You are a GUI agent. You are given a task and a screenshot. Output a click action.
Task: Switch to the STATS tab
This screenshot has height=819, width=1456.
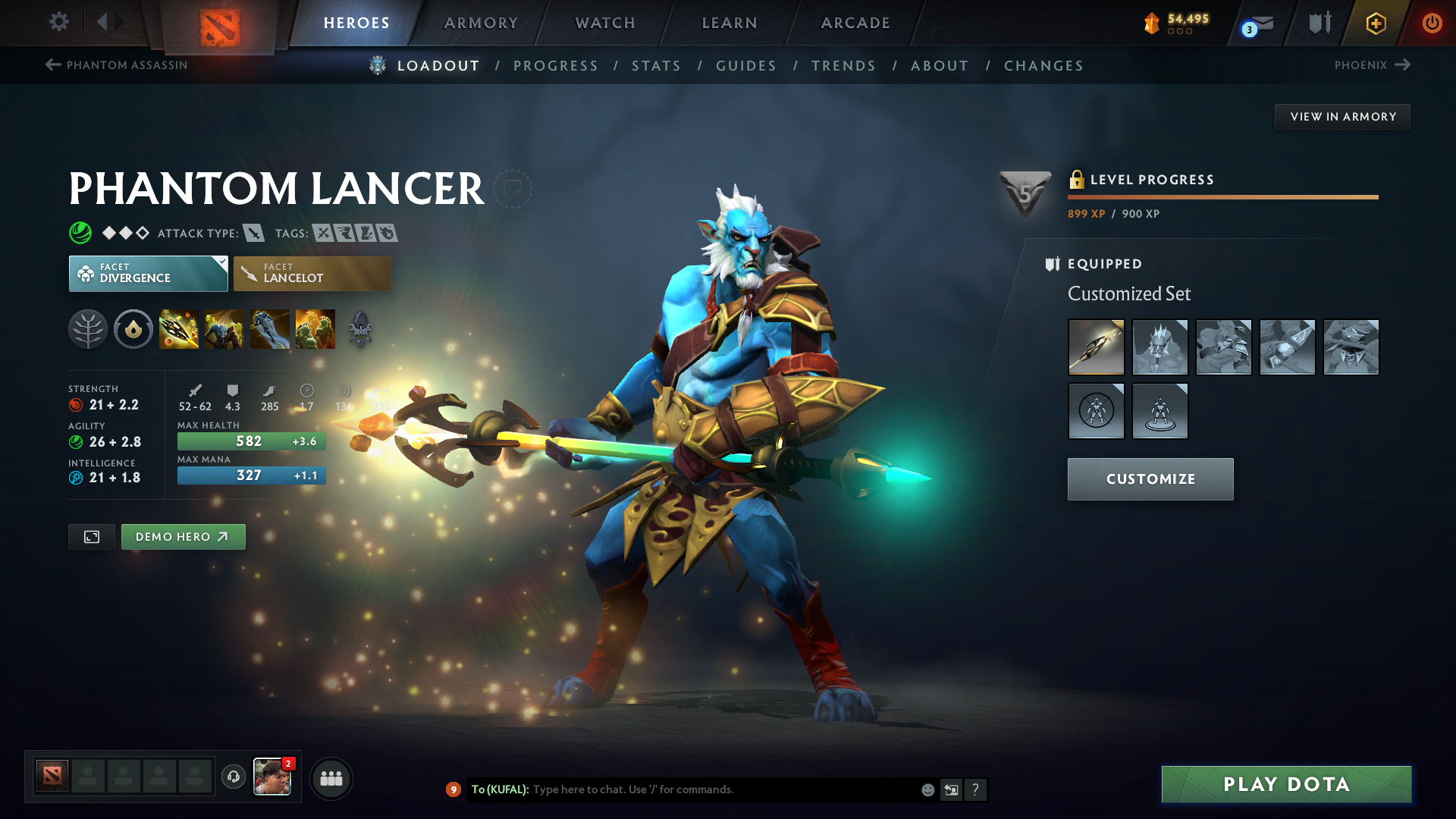656,66
